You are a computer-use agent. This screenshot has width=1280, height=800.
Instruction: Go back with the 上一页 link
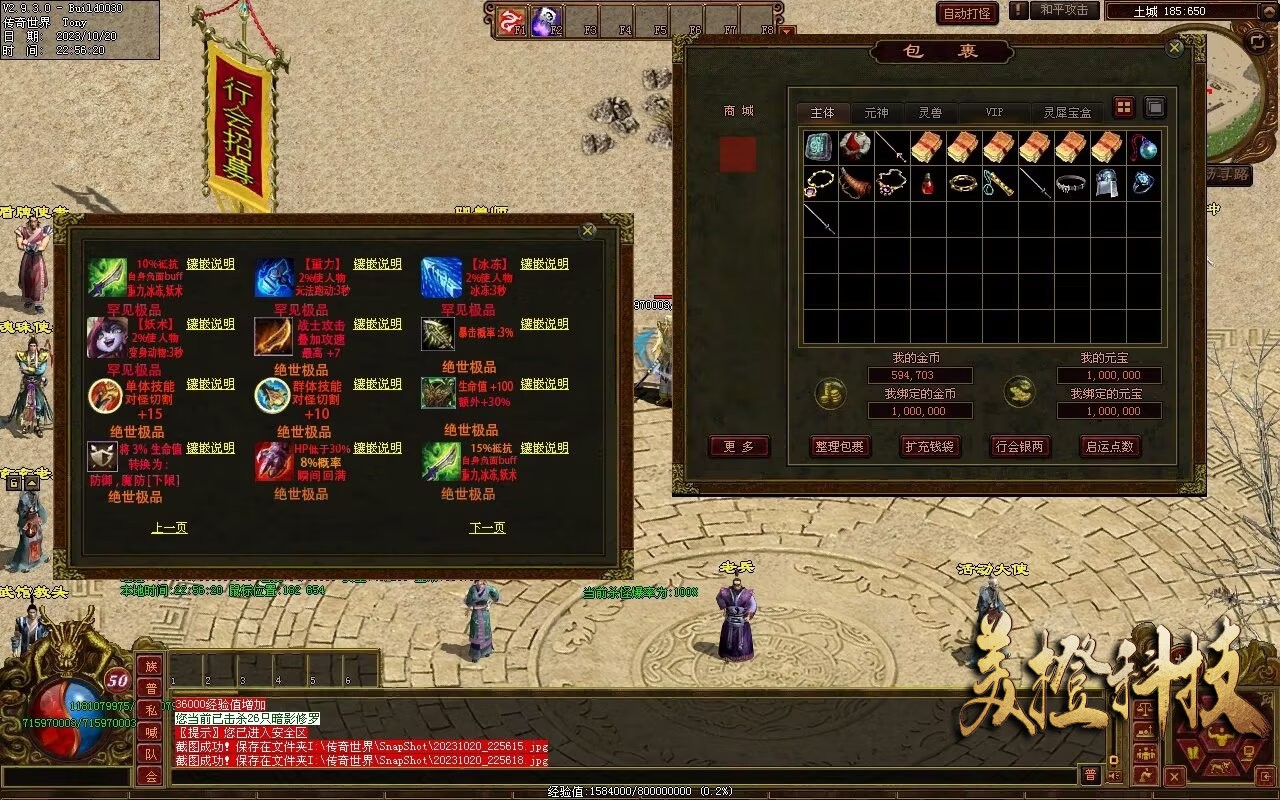click(169, 528)
